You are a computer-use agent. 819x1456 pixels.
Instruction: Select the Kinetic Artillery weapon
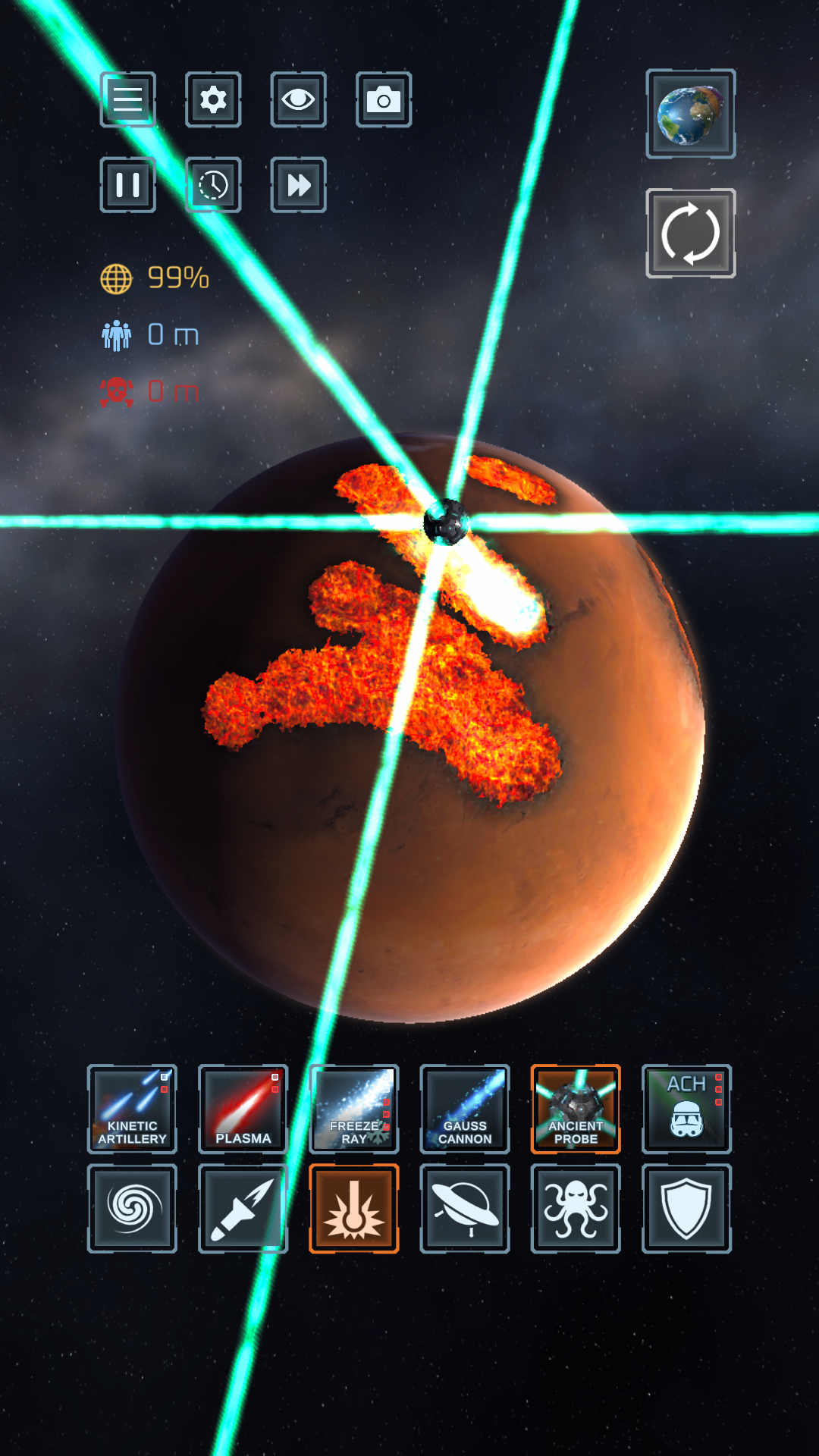132,1109
